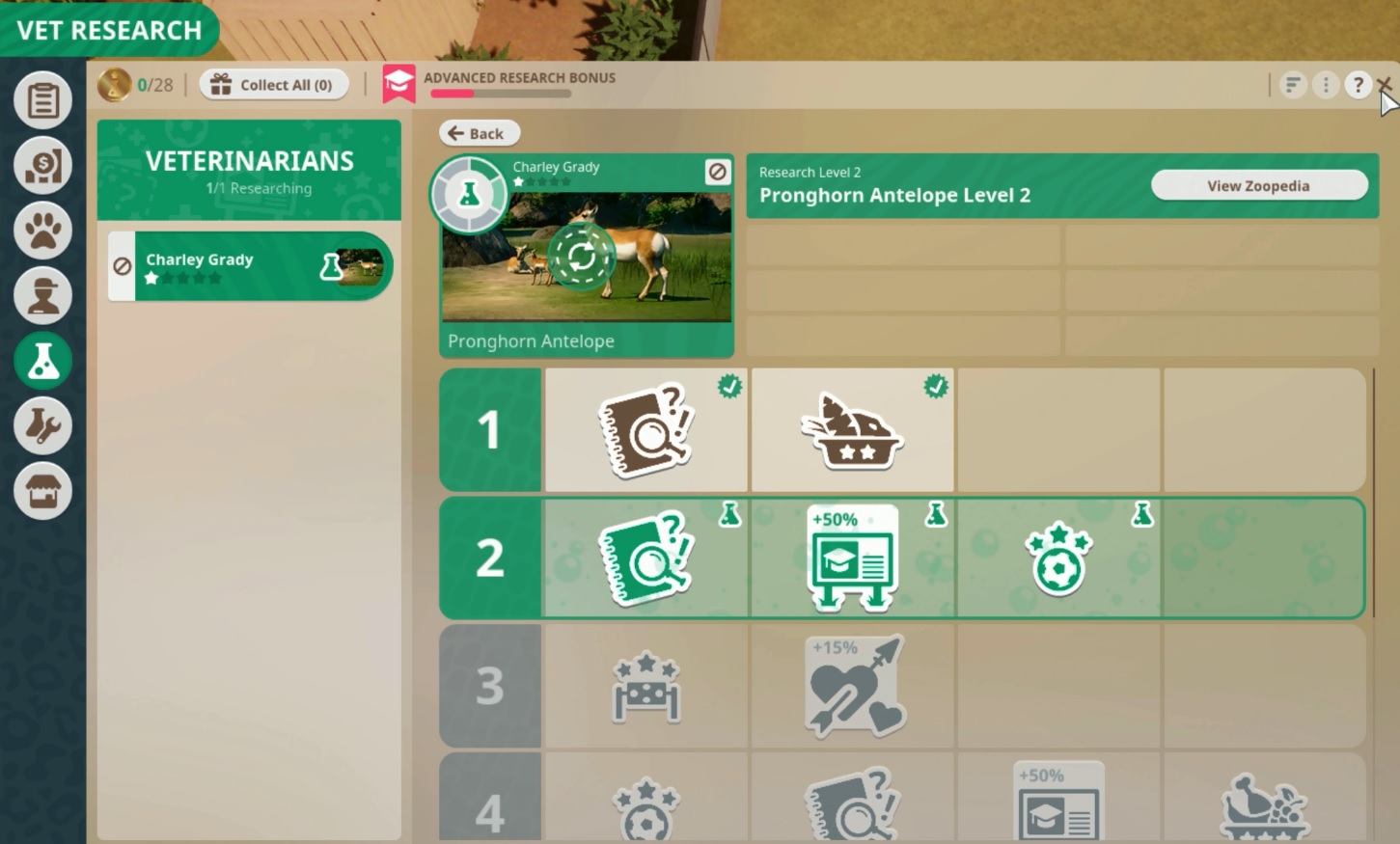Click the Back arrow above the animal portrait
This screenshot has height=844, width=1400.
479,133
